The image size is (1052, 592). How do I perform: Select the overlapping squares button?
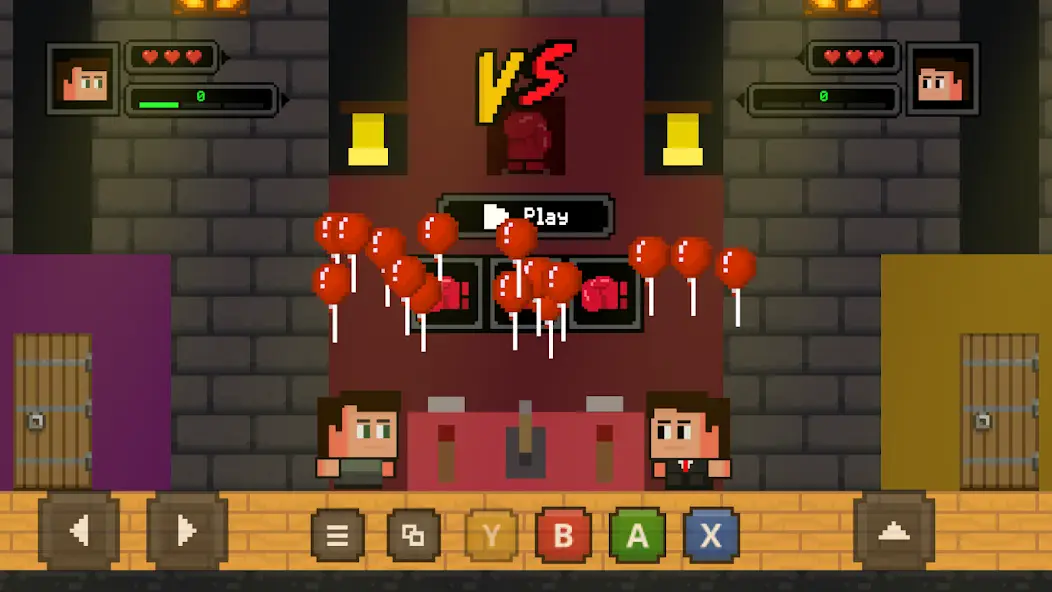point(413,536)
